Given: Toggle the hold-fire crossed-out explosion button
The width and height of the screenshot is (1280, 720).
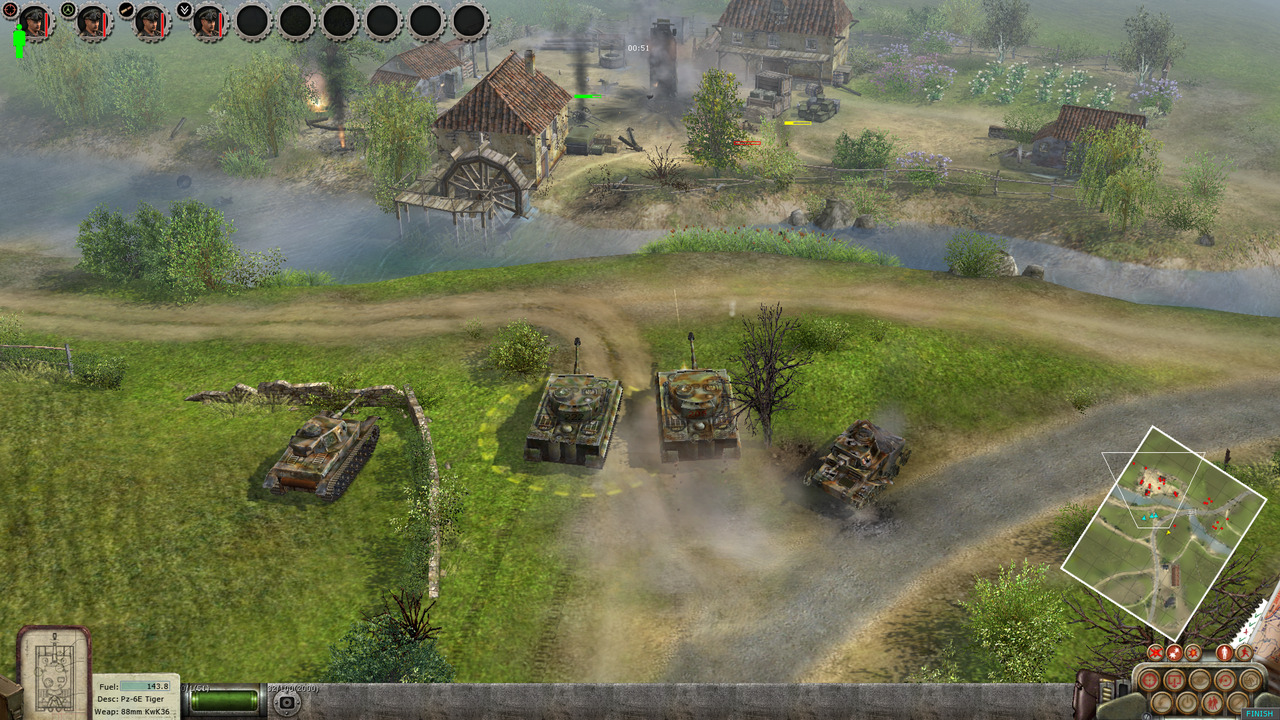Looking at the screenshot, I should click(1155, 653).
